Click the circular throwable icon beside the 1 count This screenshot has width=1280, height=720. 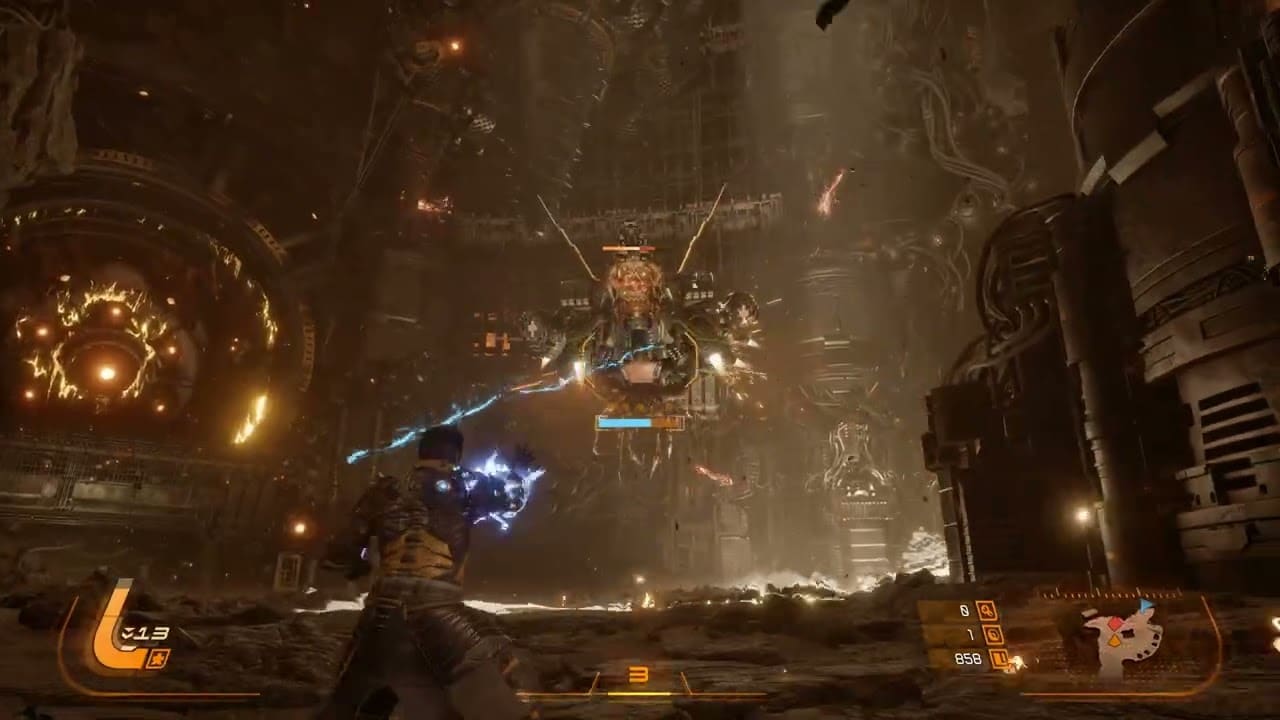pos(992,634)
